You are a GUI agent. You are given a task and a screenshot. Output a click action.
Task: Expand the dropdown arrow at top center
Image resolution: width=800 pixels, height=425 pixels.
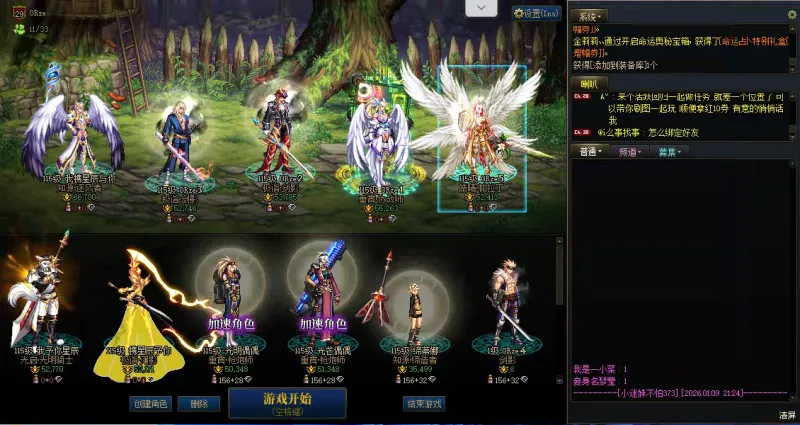pyautogui.click(x=481, y=8)
